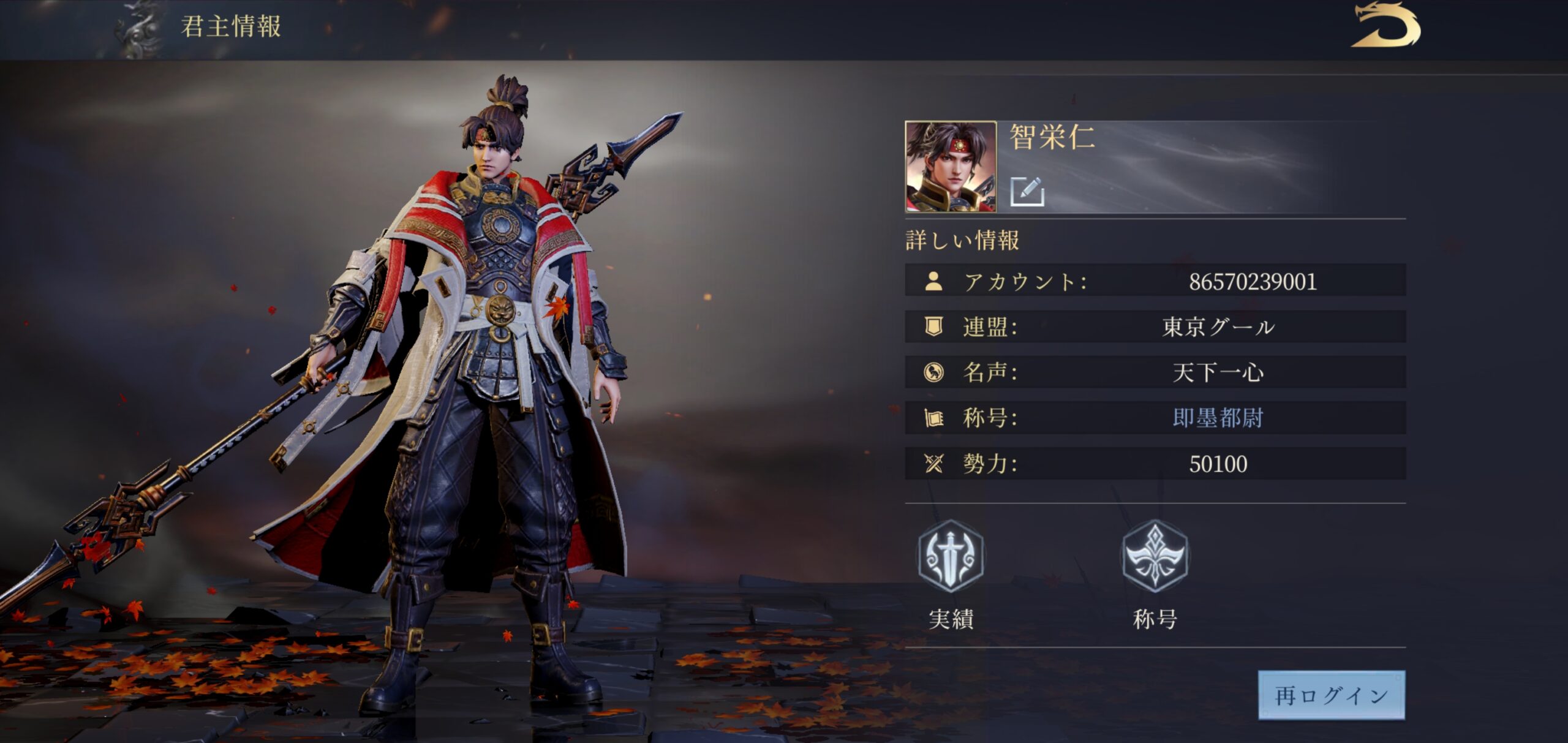Open the 称号 titles emblem icon
Image resolution: width=1568 pixels, height=743 pixels.
1155,556
